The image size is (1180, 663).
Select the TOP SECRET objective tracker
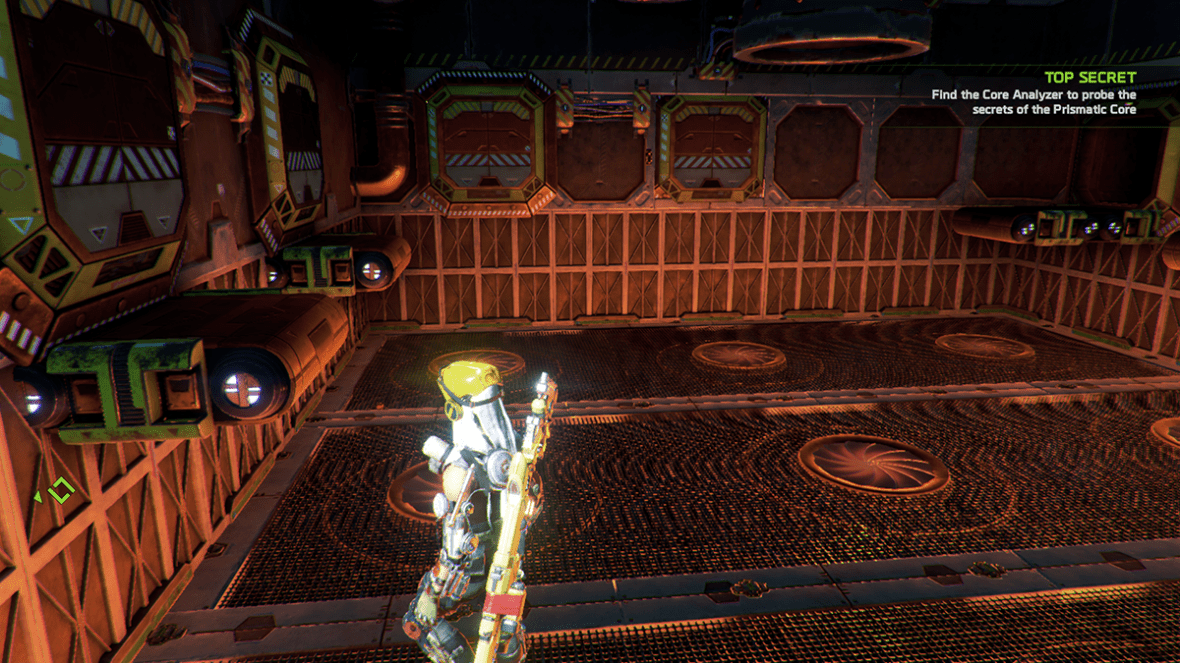click(x=1090, y=77)
